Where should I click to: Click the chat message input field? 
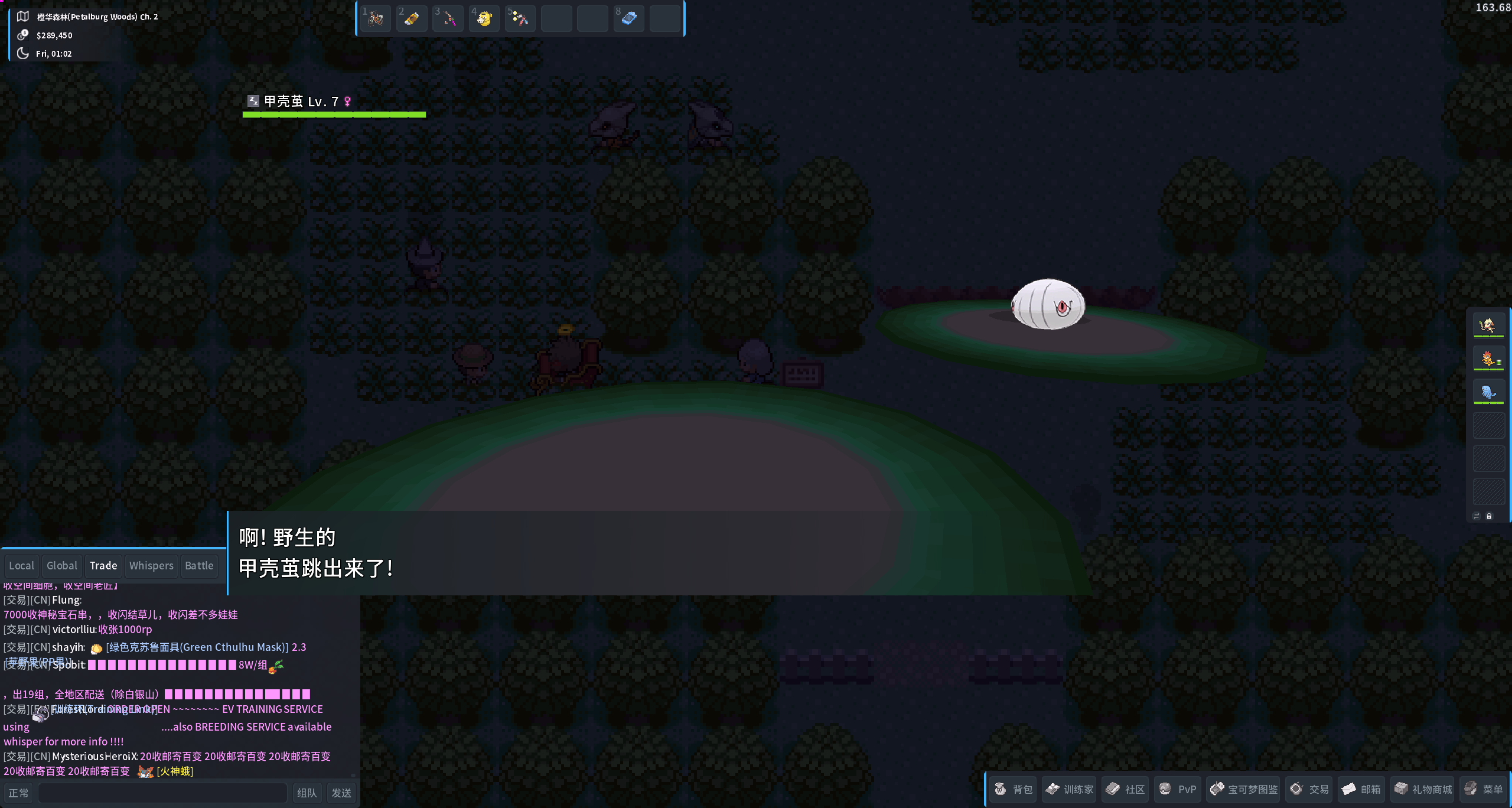coord(162,793)
